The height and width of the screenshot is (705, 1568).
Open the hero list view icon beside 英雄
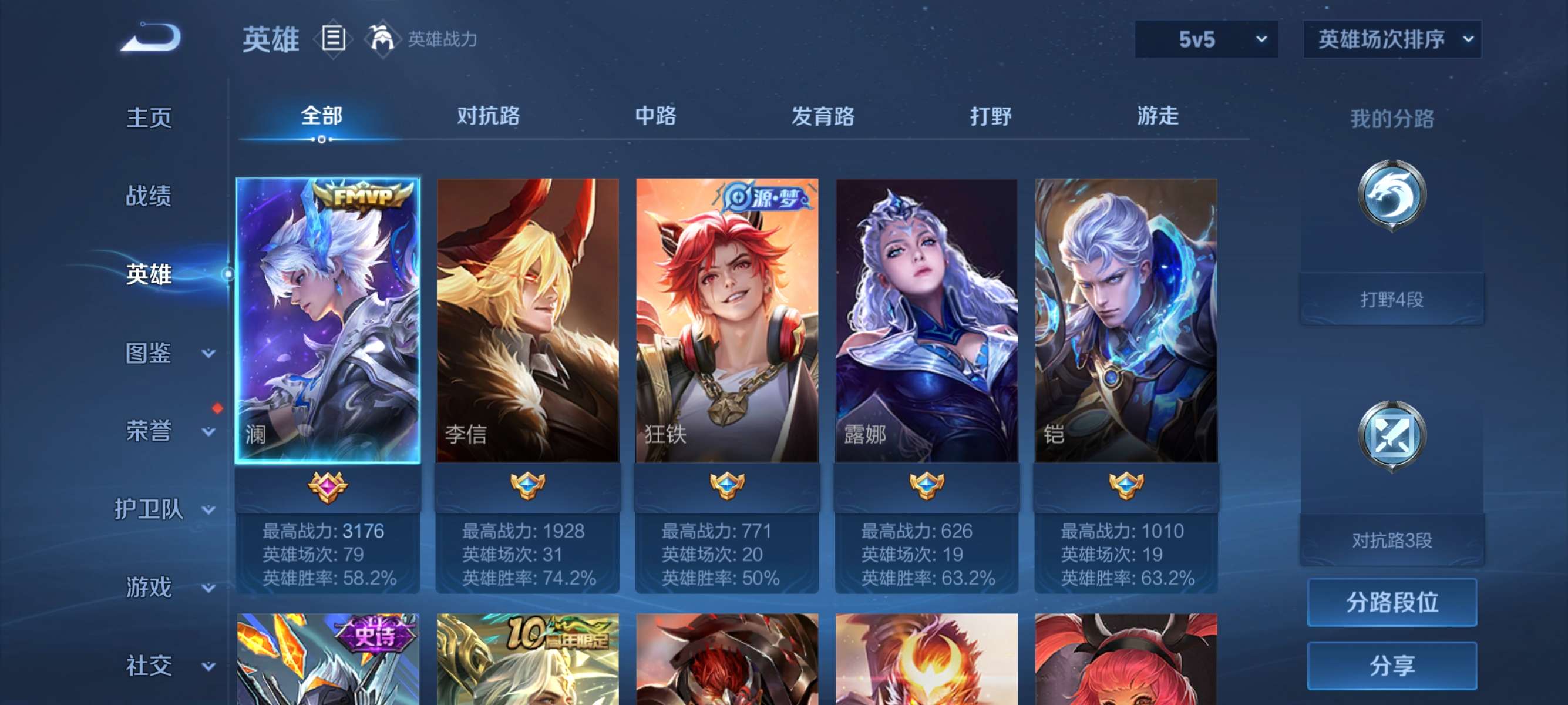(x=332, y=38)
